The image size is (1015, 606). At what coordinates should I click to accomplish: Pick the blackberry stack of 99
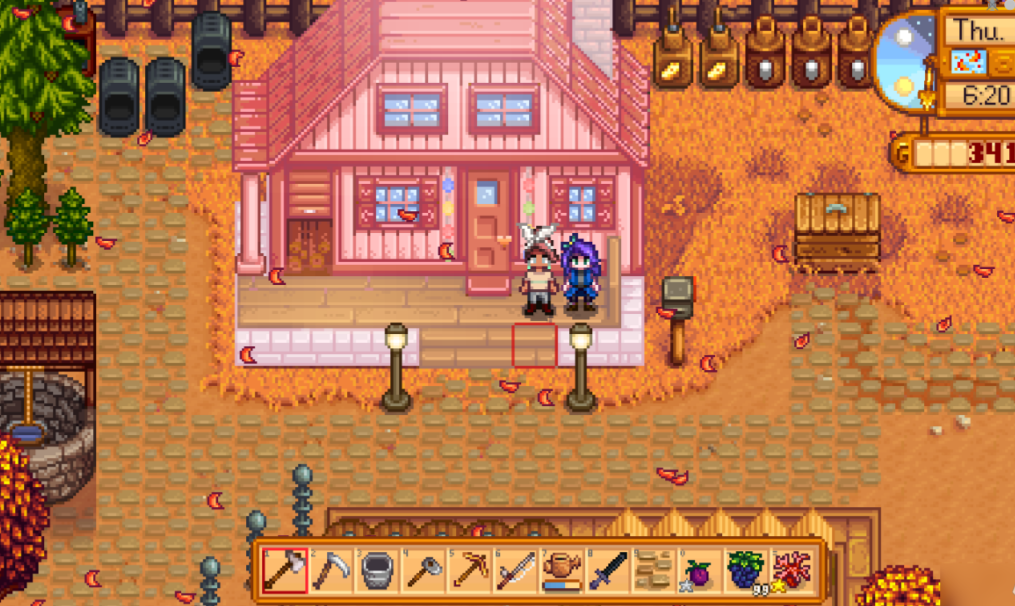tap(746, 570)
